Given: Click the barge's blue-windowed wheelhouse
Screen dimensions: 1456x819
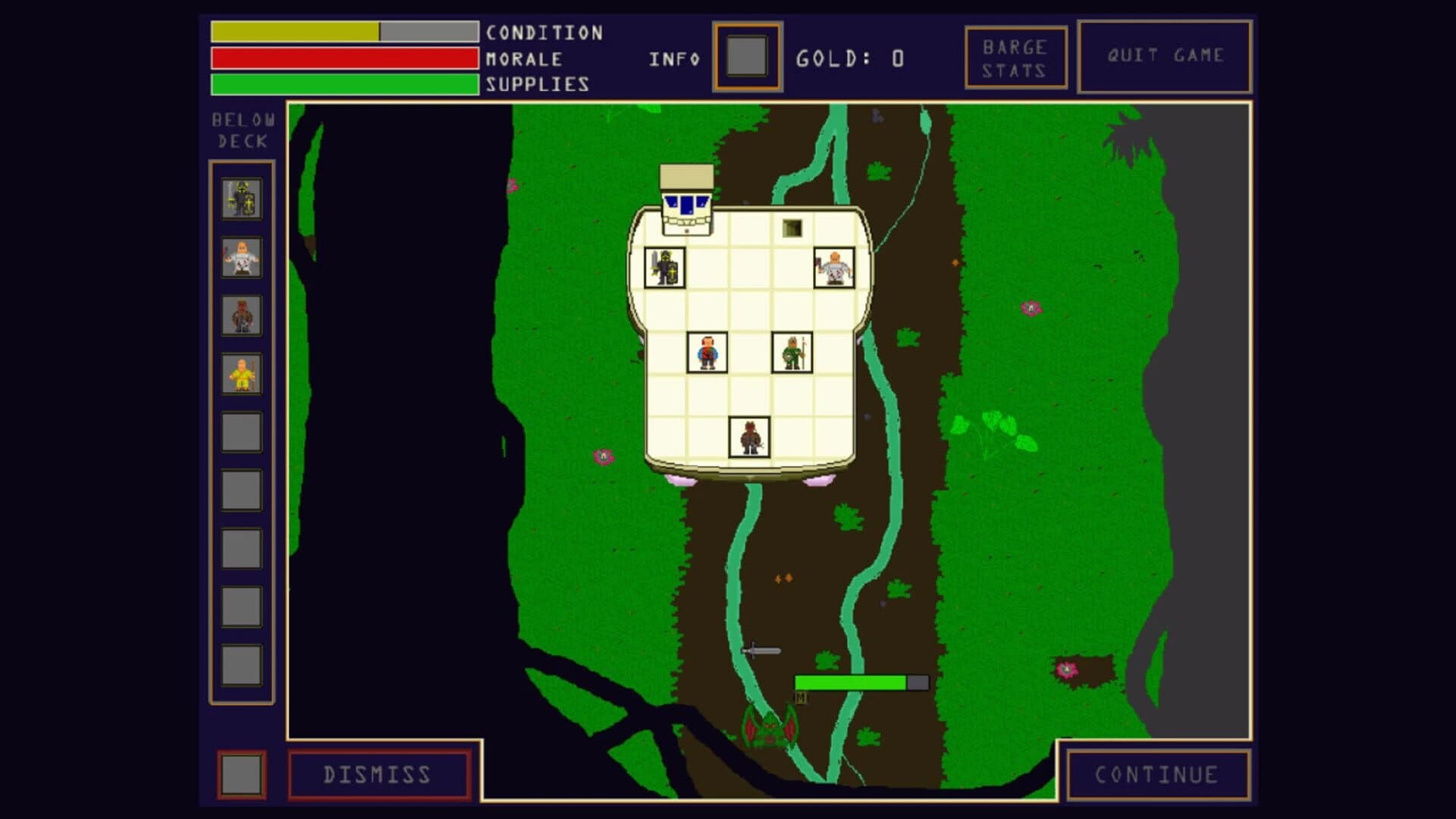Looking at the screenshot, I should pos(685,201).
